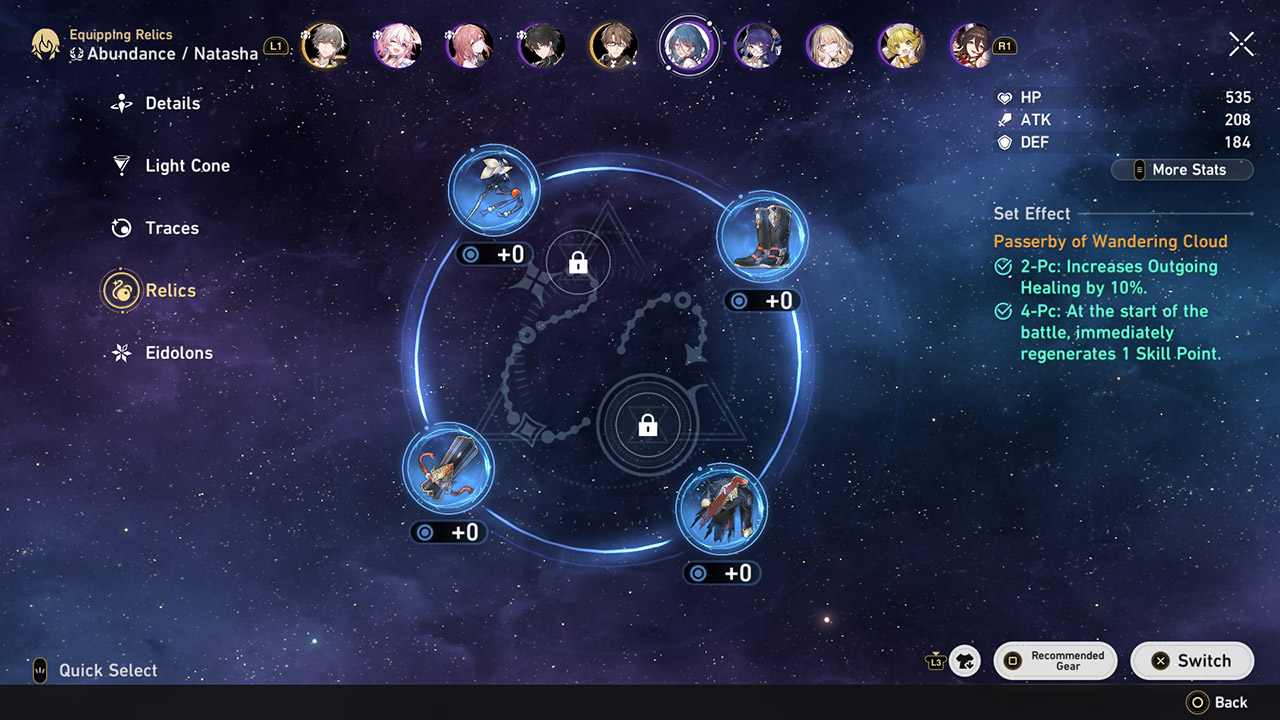Click the locked Planar Sphere slot in the center
Viewport: 1280px width, 720px height.
point(646,425)
